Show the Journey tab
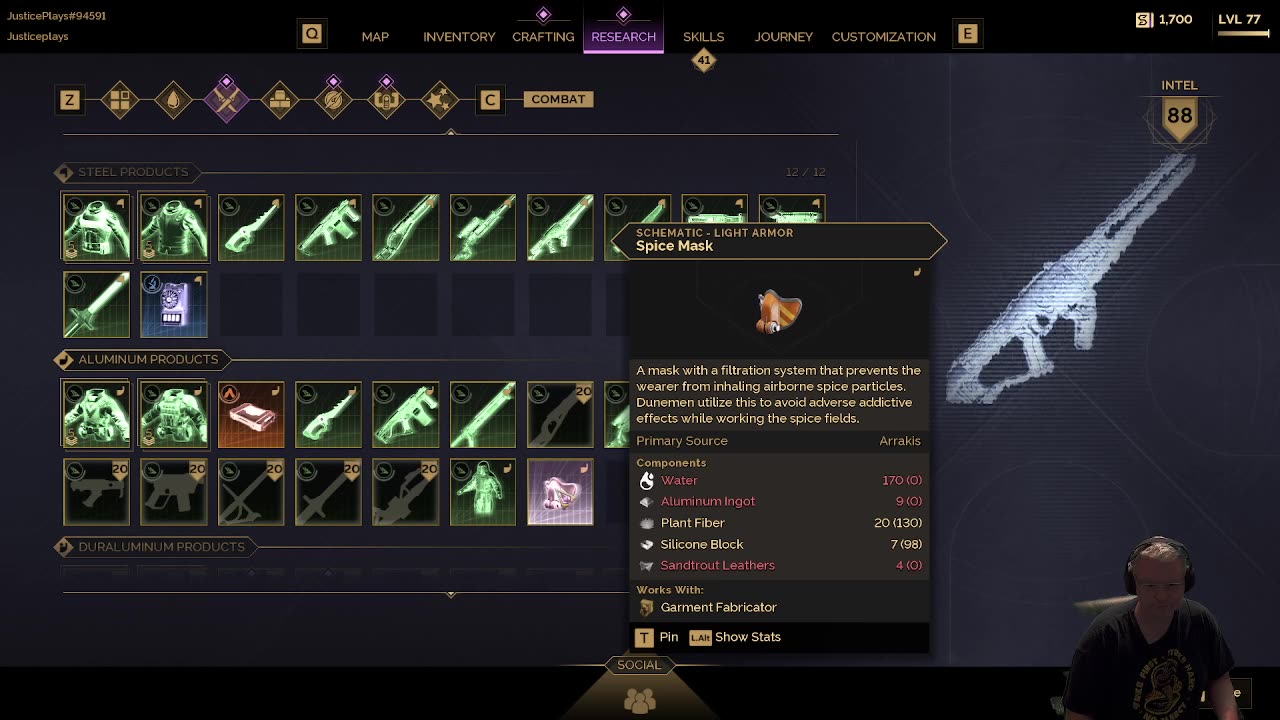Screen dimensions: 1280x720 783,37
